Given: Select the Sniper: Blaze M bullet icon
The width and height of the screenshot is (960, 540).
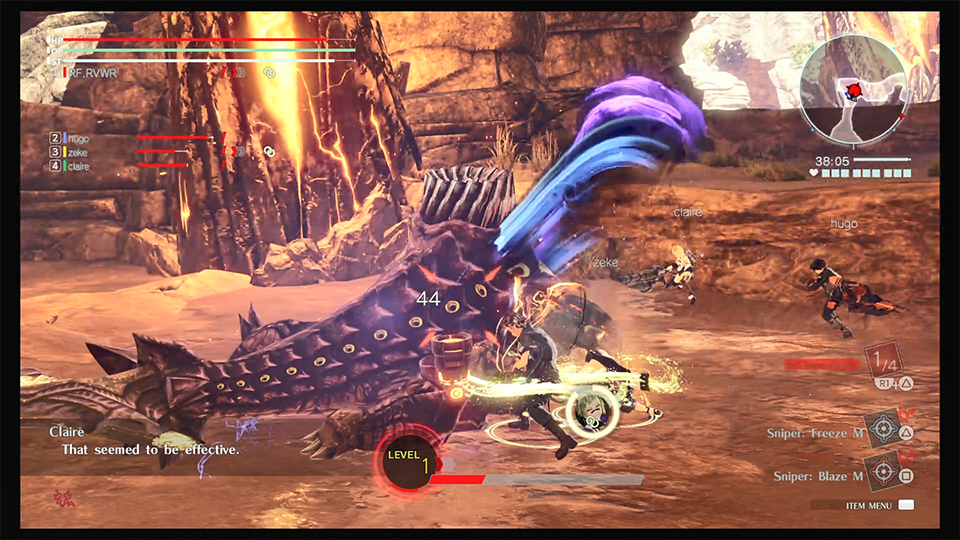Looking at the screenshot, I should pyautogui.click(x=881, y=470).
